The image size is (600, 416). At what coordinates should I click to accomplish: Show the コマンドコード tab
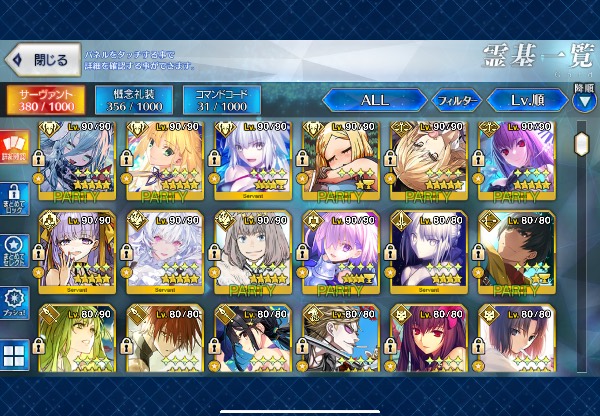[221, 99]
